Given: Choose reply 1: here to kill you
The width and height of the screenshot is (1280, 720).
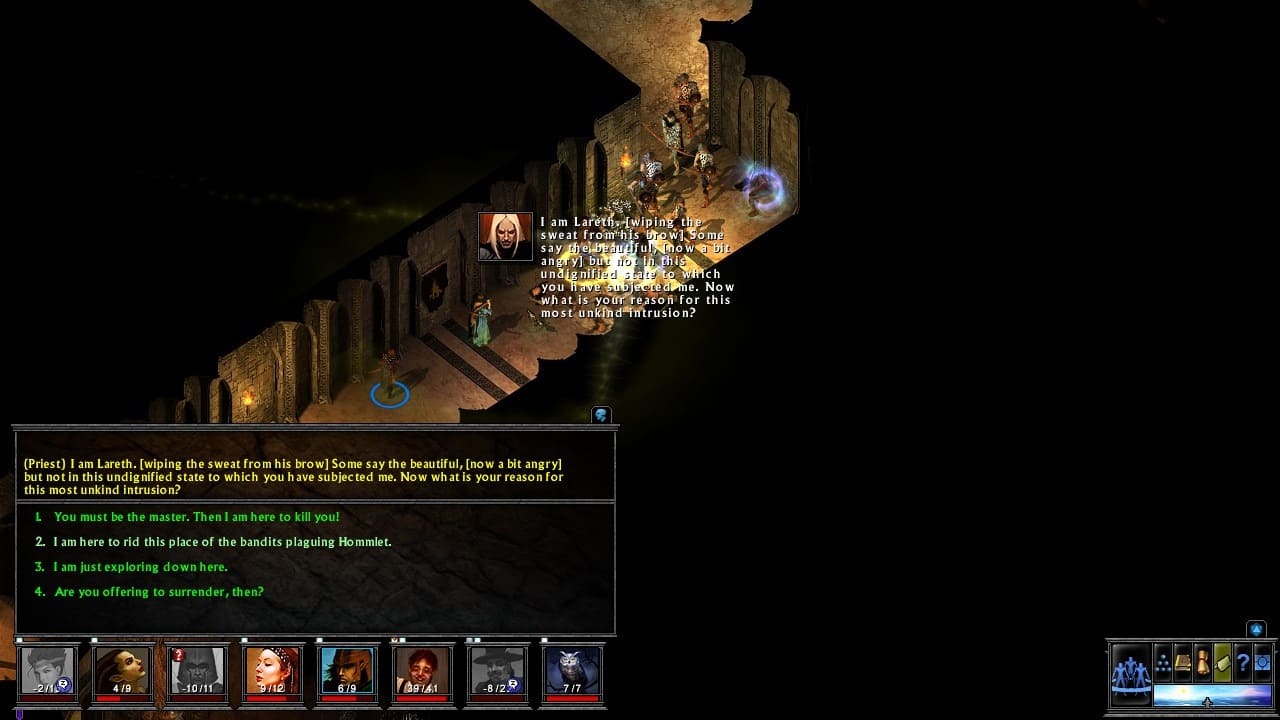Looking at the screenshot, I should click(x=197, y=517).
